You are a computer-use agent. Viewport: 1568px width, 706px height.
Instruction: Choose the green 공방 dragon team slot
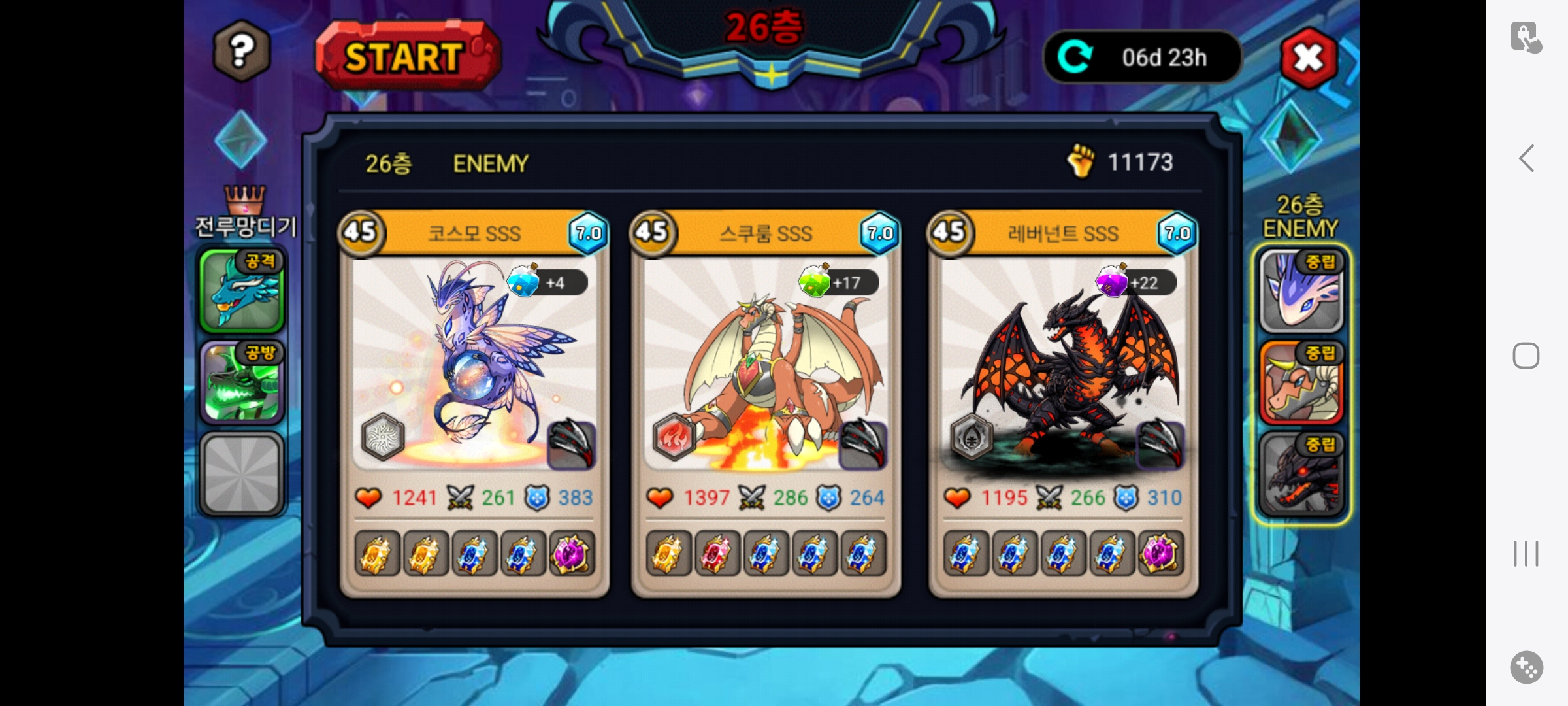[x=242, y=382]
